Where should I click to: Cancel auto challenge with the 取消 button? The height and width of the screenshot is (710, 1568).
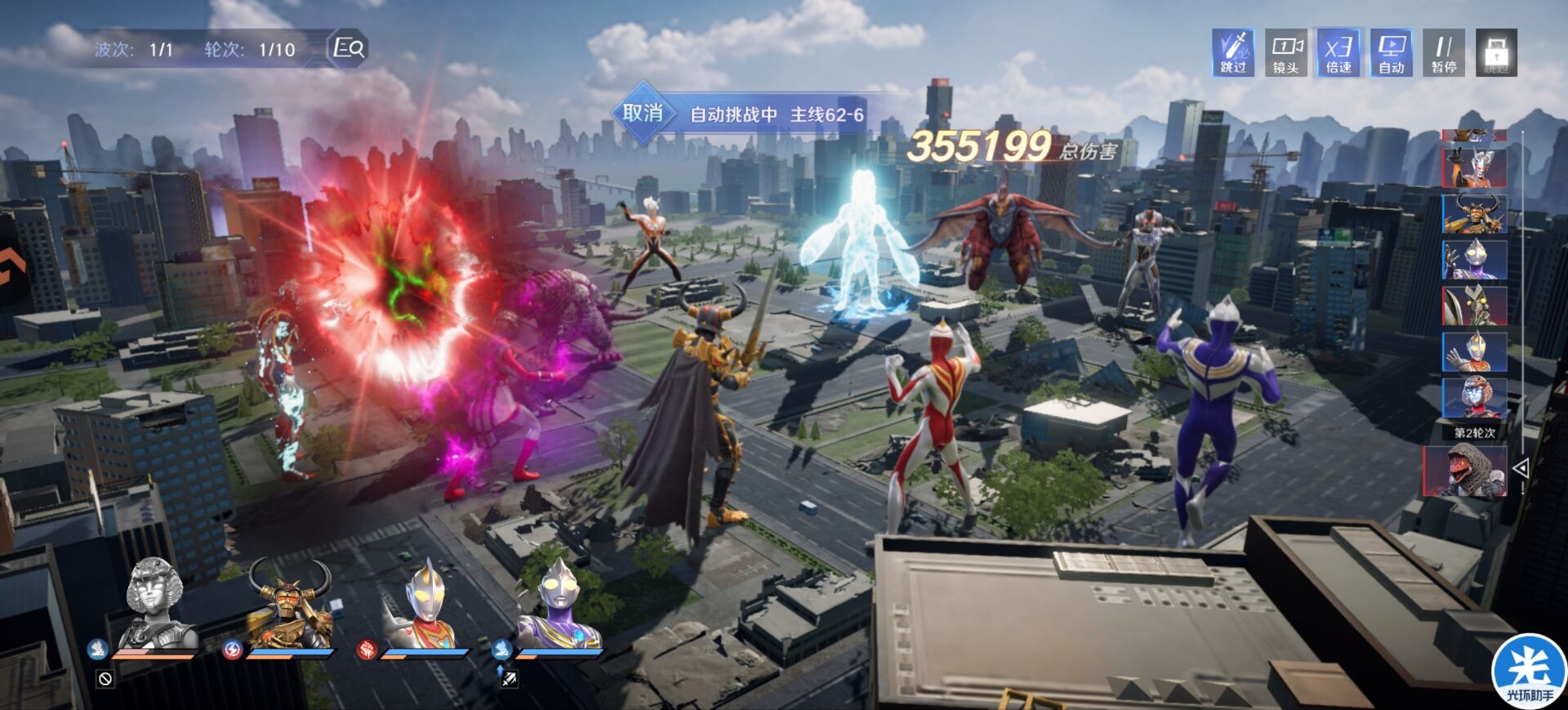point(643,114)
